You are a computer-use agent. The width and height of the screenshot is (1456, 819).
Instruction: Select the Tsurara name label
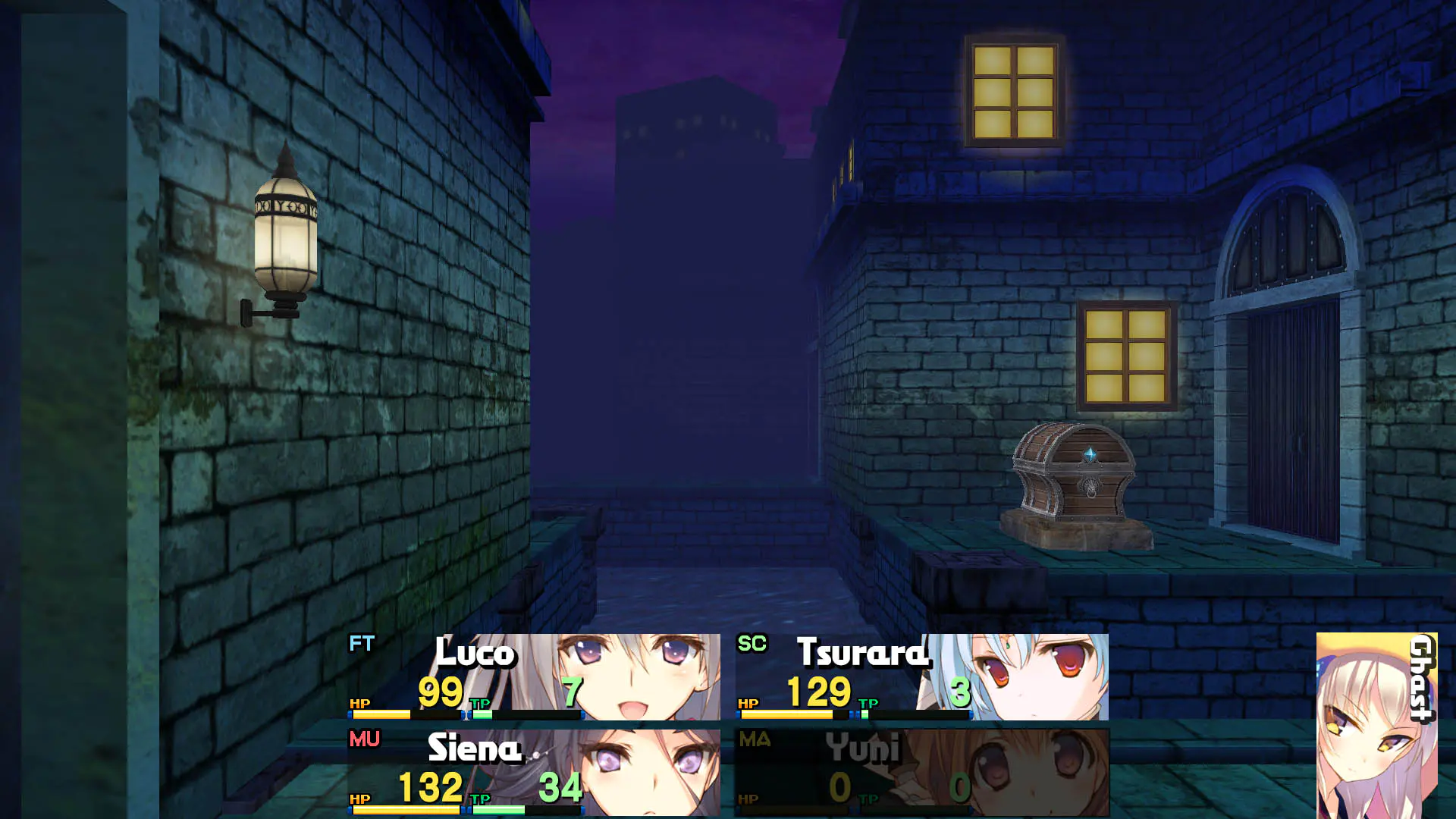point(861,654)
